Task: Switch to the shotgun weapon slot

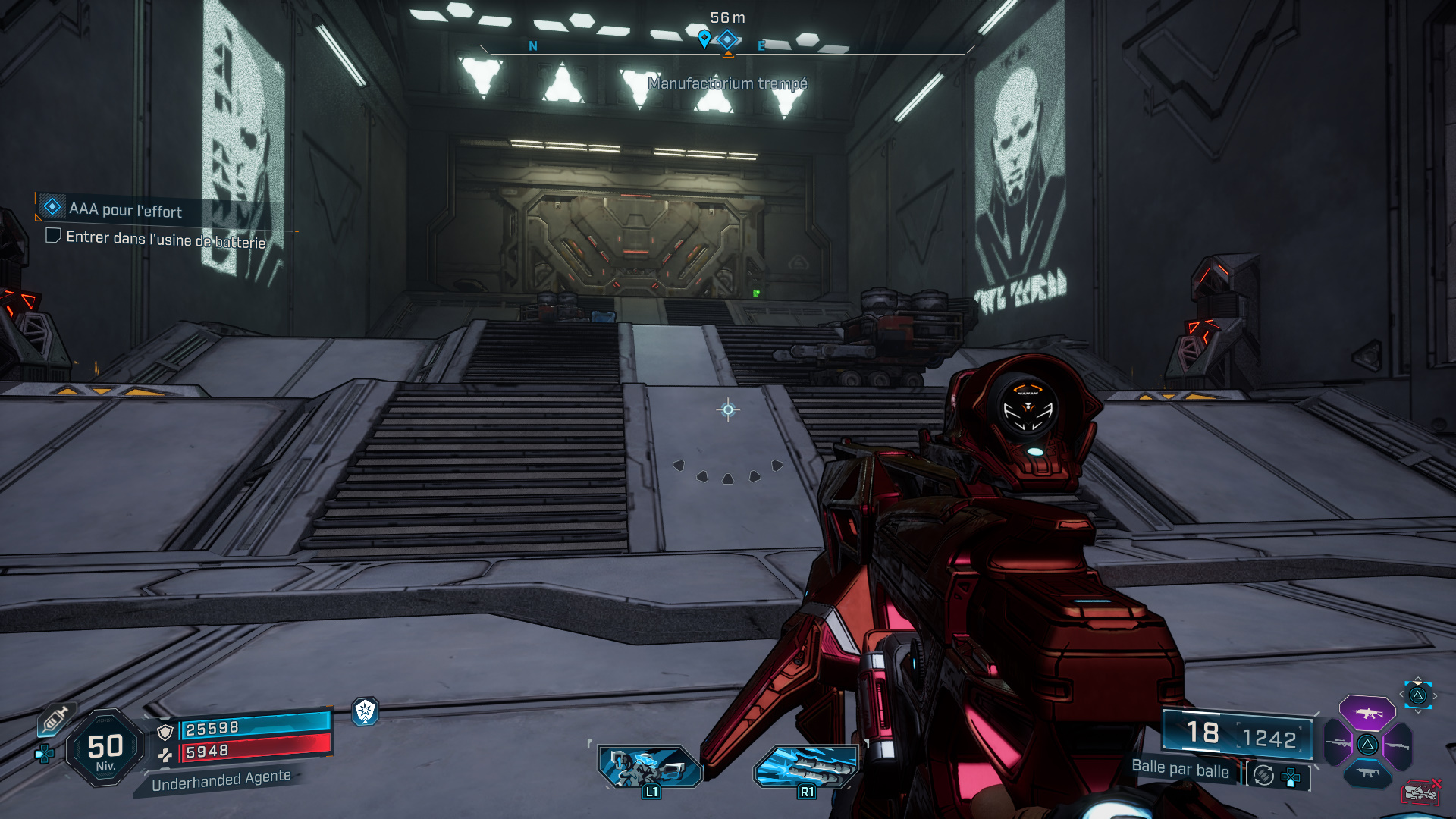Action: click(1397, 745)
